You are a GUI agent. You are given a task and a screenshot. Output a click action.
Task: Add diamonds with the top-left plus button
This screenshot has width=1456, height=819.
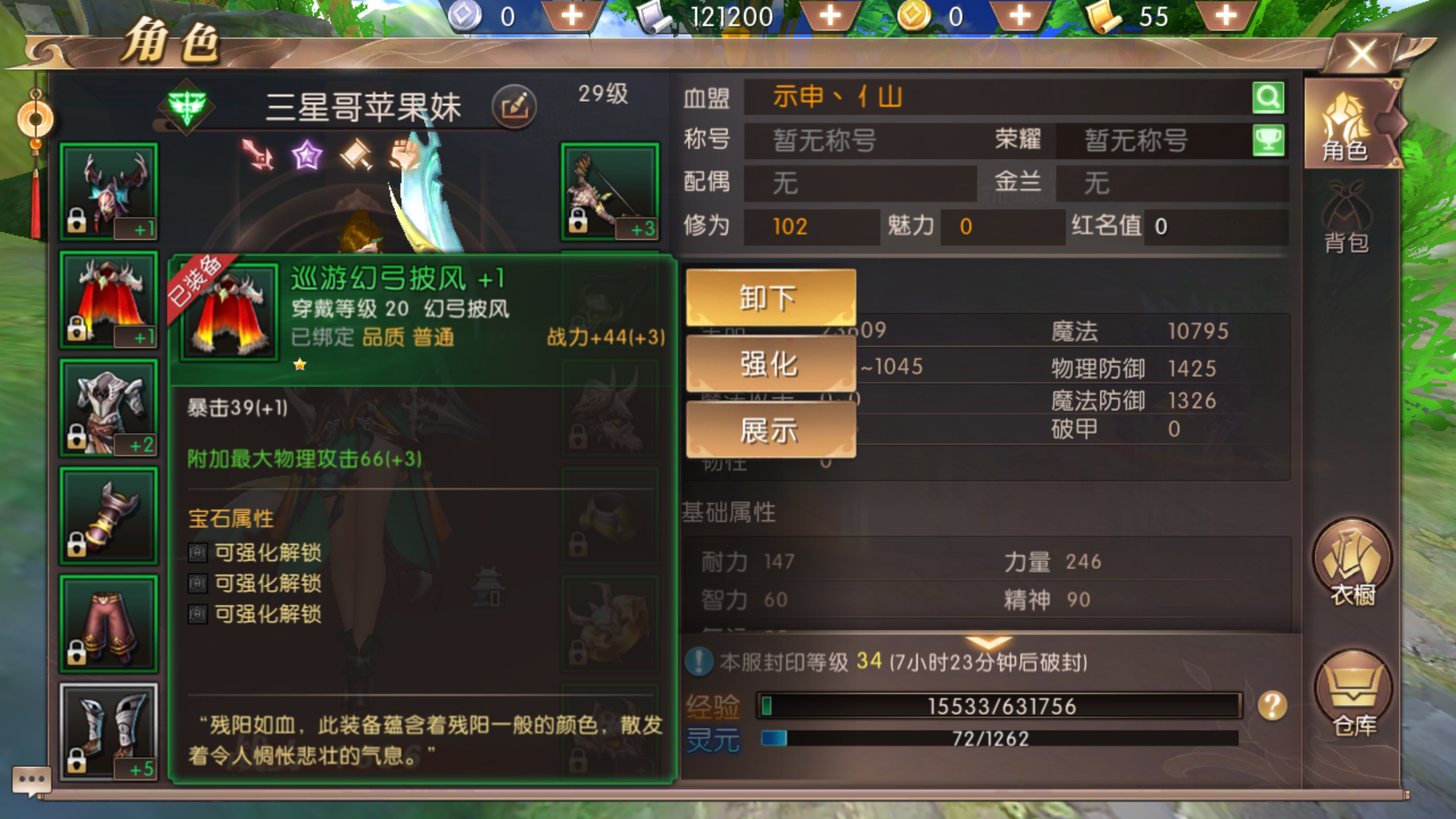573,14
